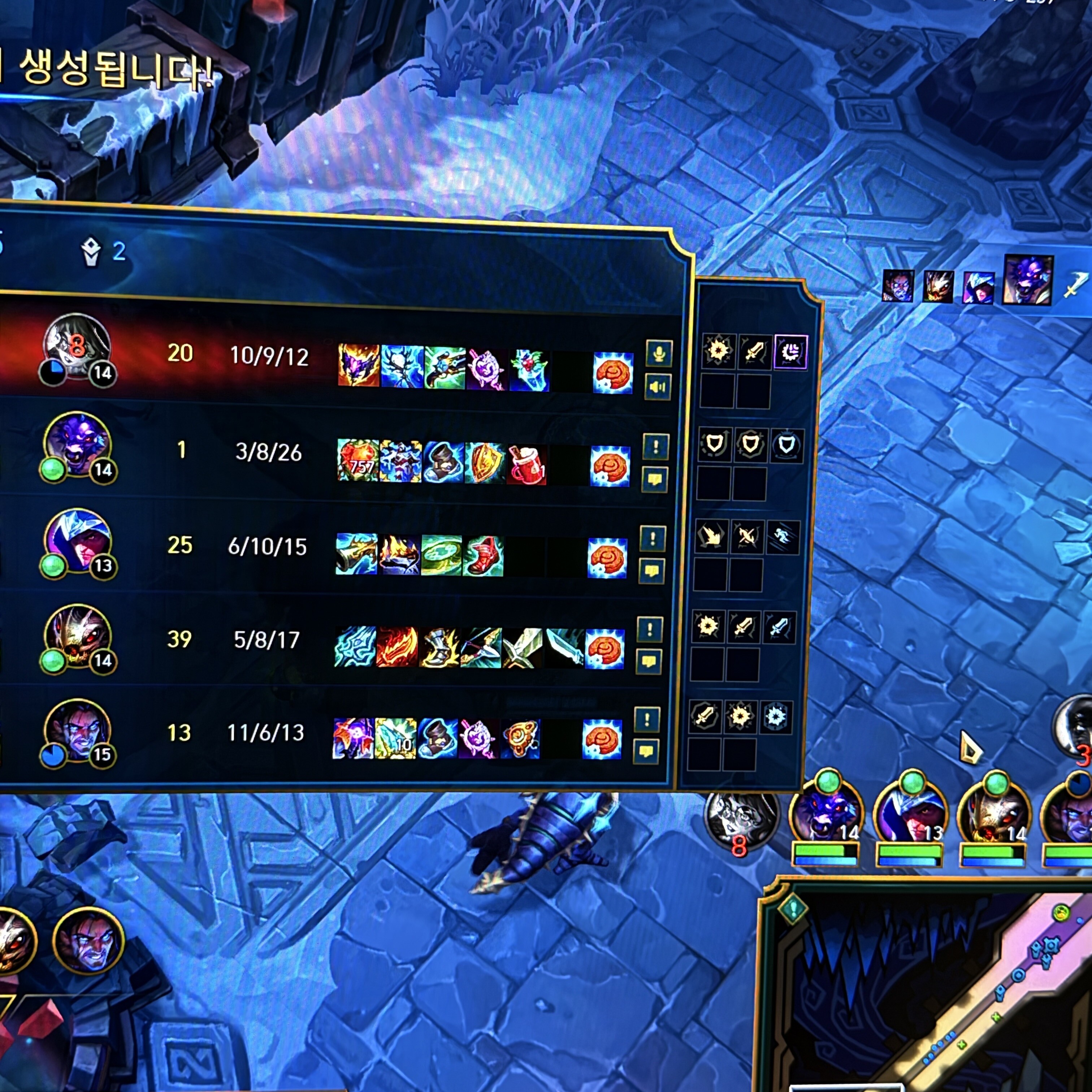The width and height of the screenshot is (1092, 1092).
Task: Select the horn item in the 6/10/15 row
Action: click(x=356, y=554)
